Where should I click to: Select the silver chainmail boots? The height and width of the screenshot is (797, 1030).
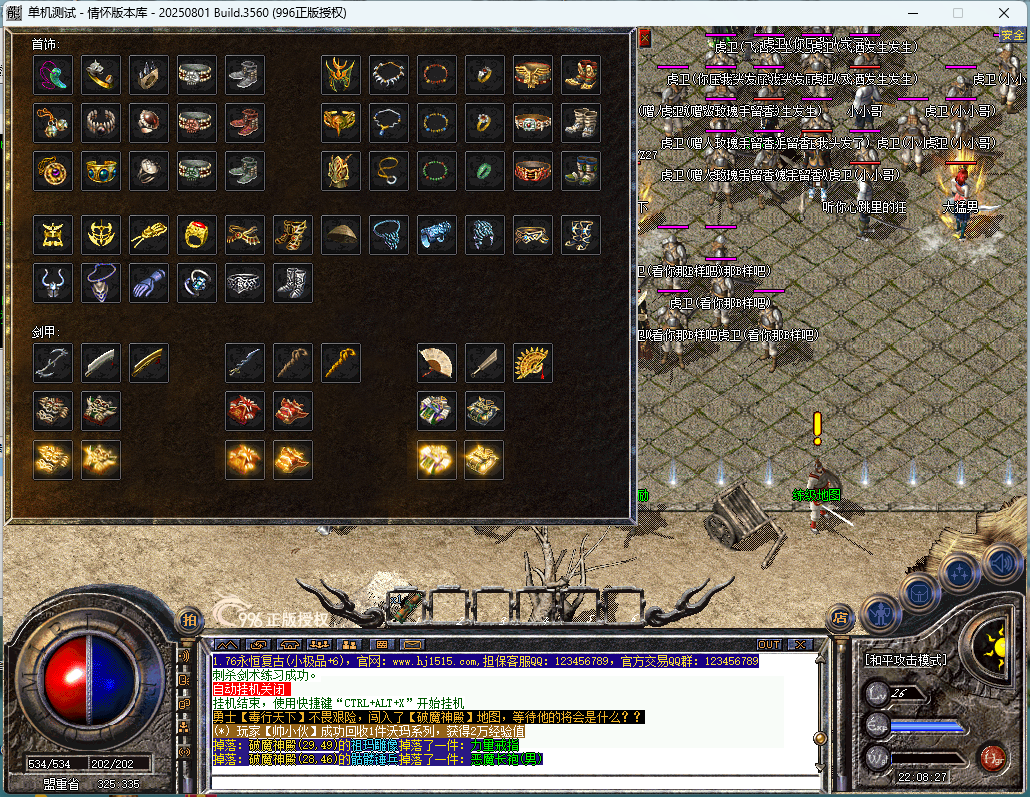point(293,283)
